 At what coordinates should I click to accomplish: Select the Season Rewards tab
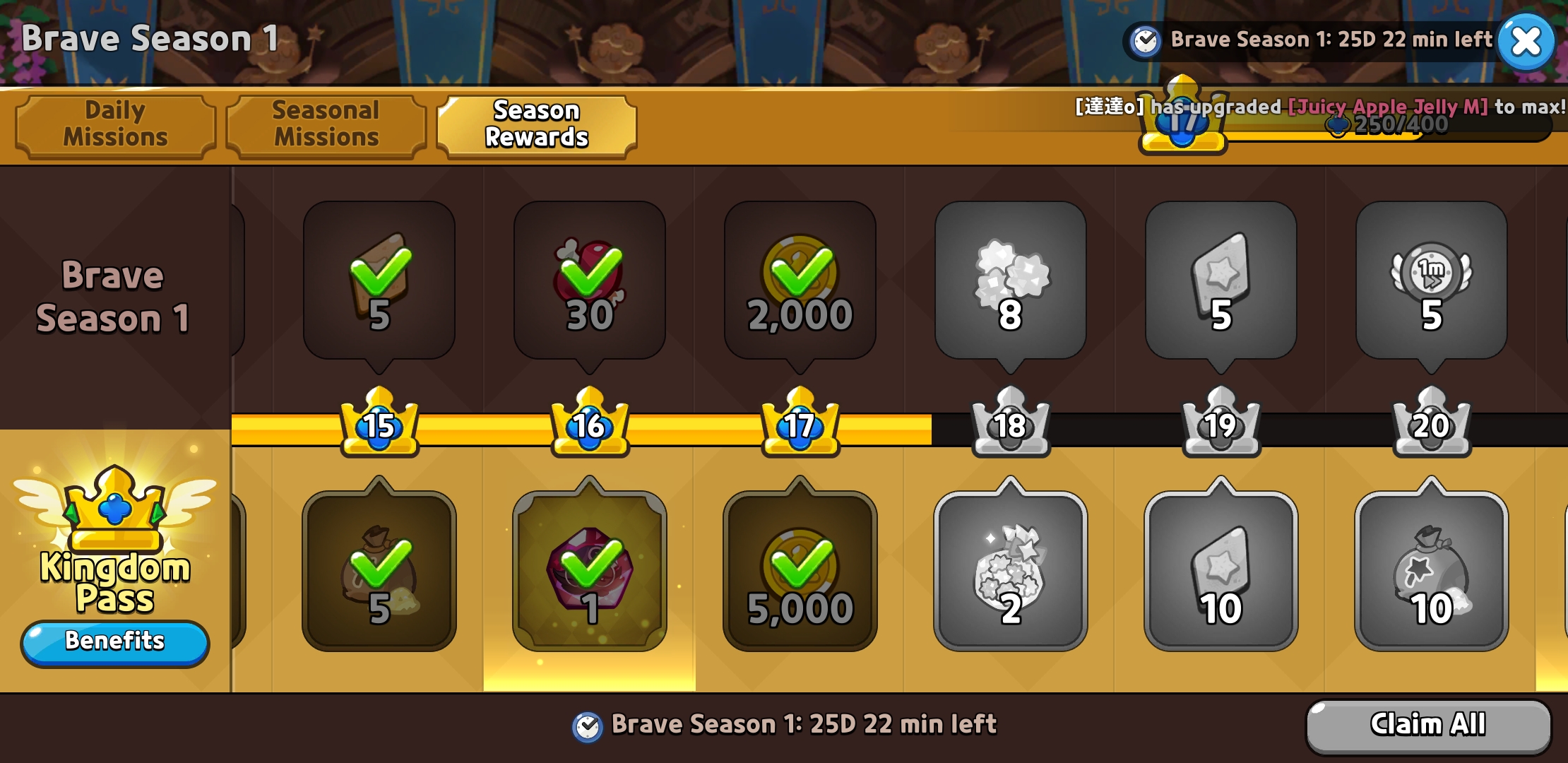click(x=537, y=124)
